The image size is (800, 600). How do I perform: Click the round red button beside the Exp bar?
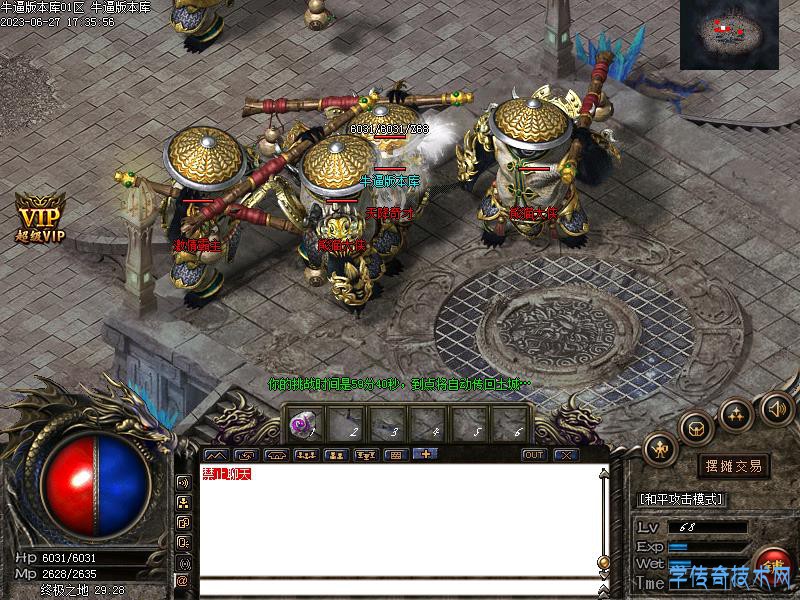tap(775, 562)
